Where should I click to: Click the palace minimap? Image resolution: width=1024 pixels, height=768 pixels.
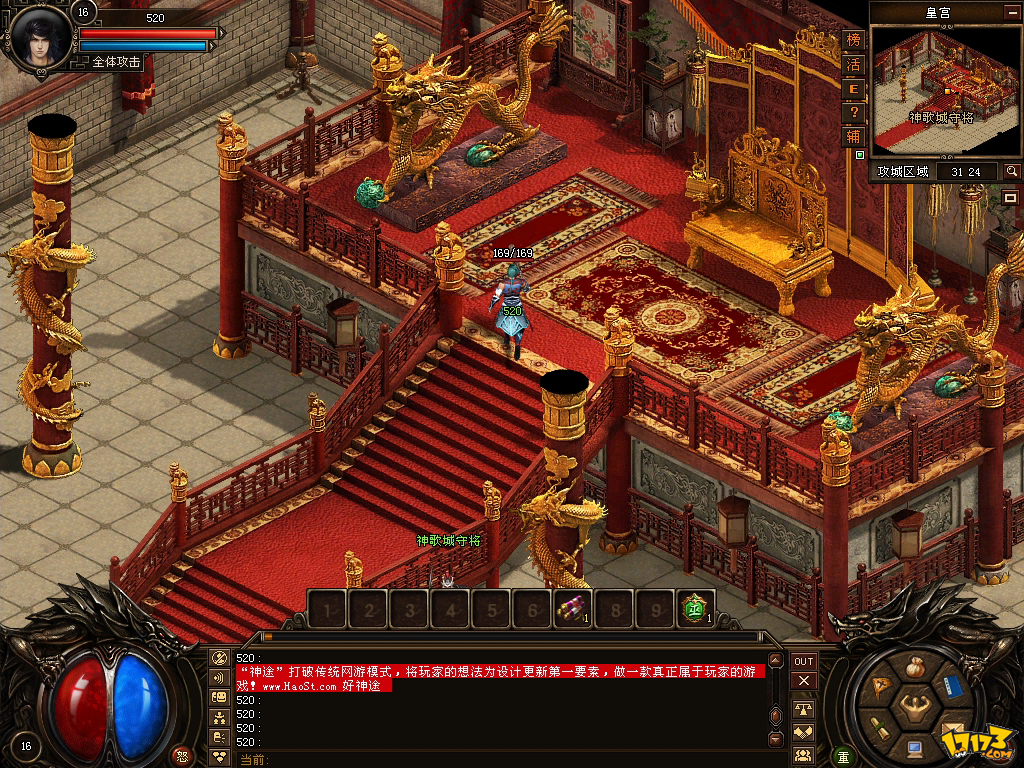tap(945, 90)
